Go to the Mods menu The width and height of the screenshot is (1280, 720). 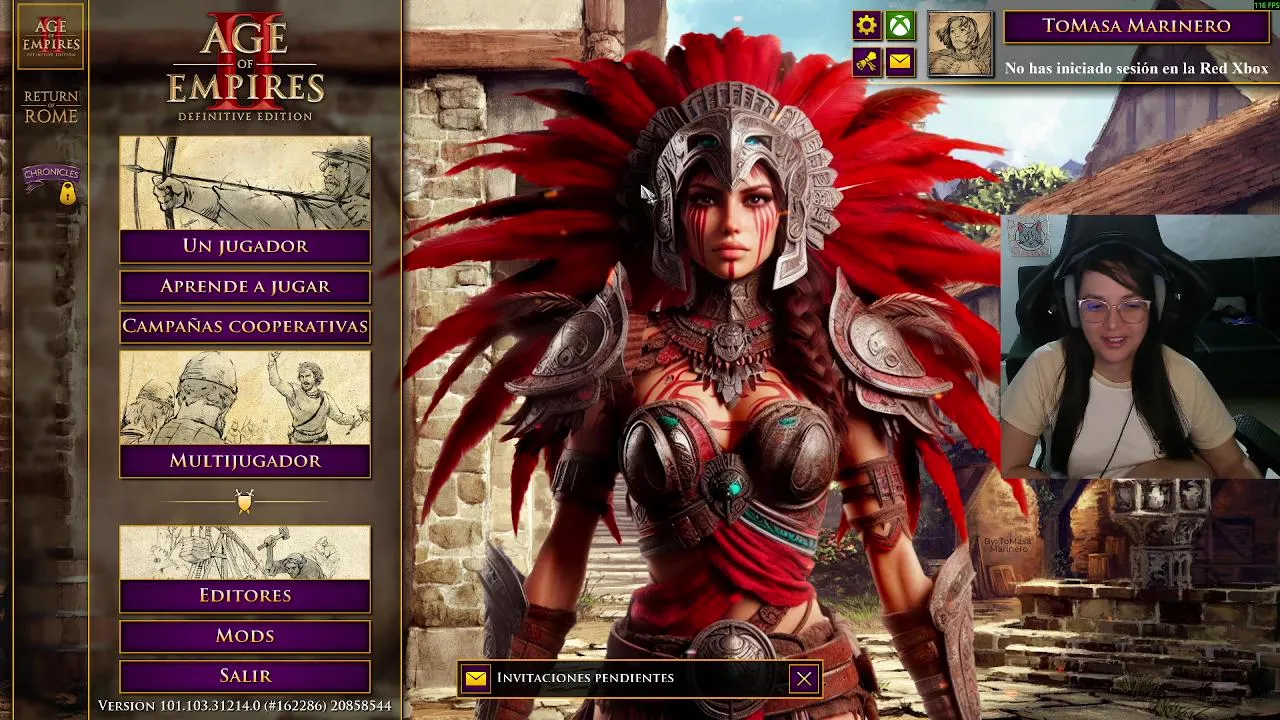[245, 636]
